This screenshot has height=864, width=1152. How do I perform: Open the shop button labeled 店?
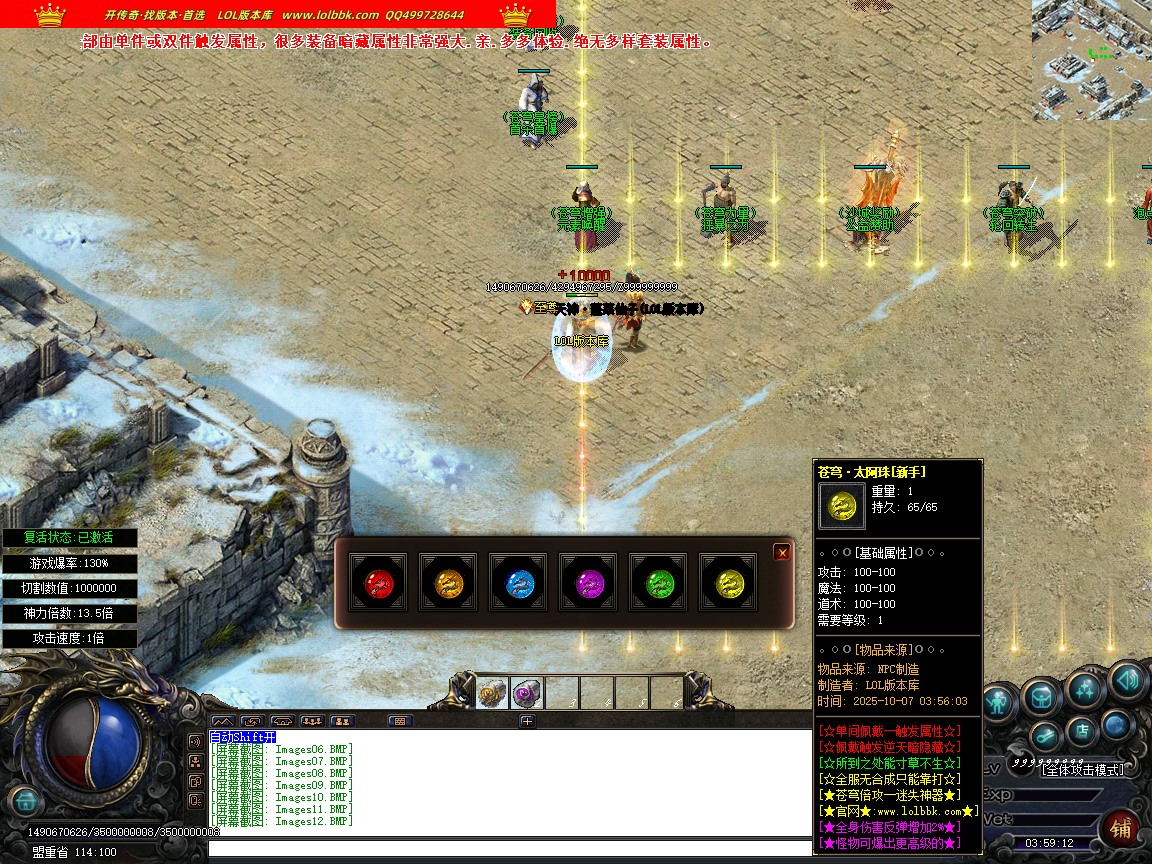(x=1081, y=731)
